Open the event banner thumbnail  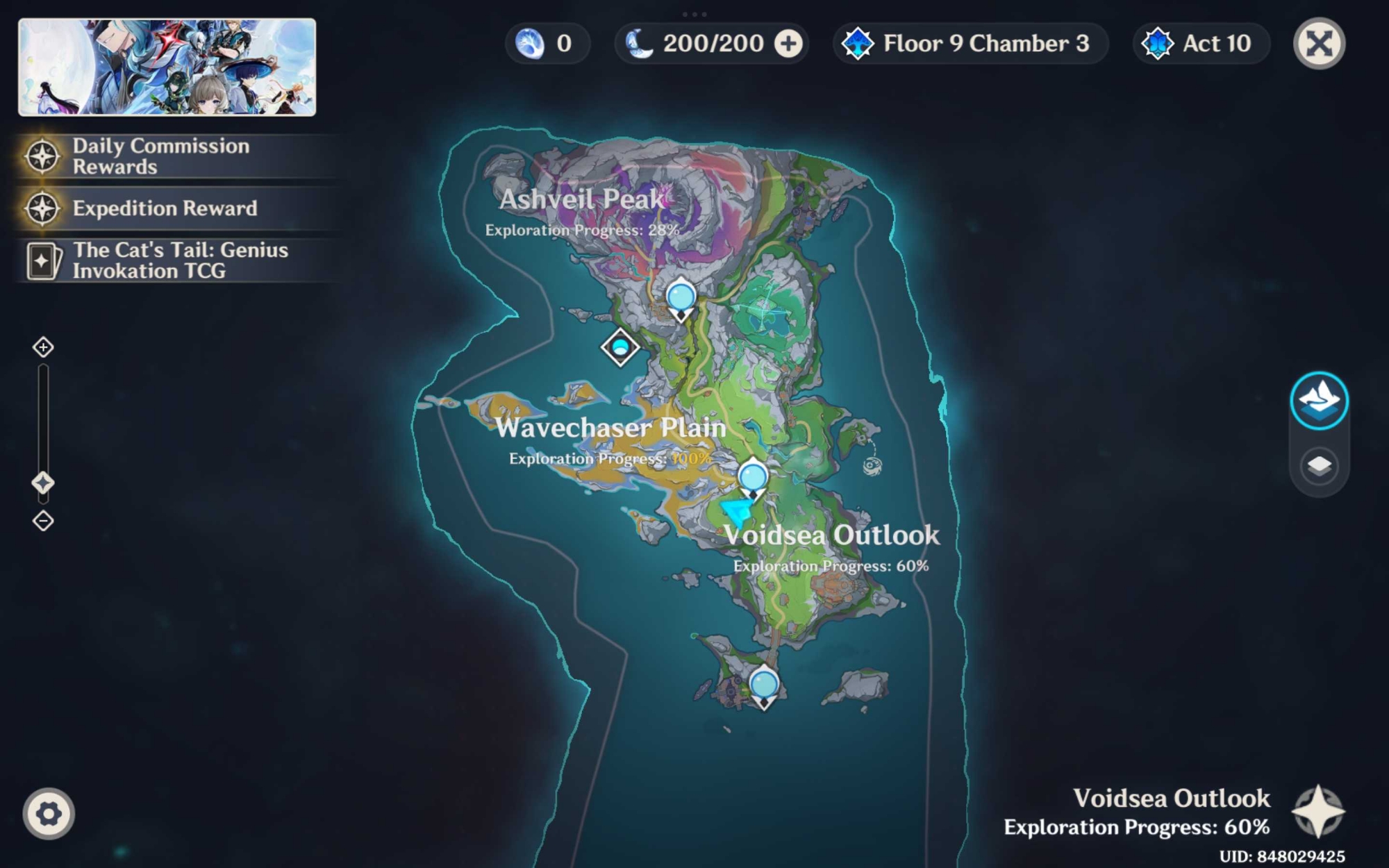click(167, 67)
